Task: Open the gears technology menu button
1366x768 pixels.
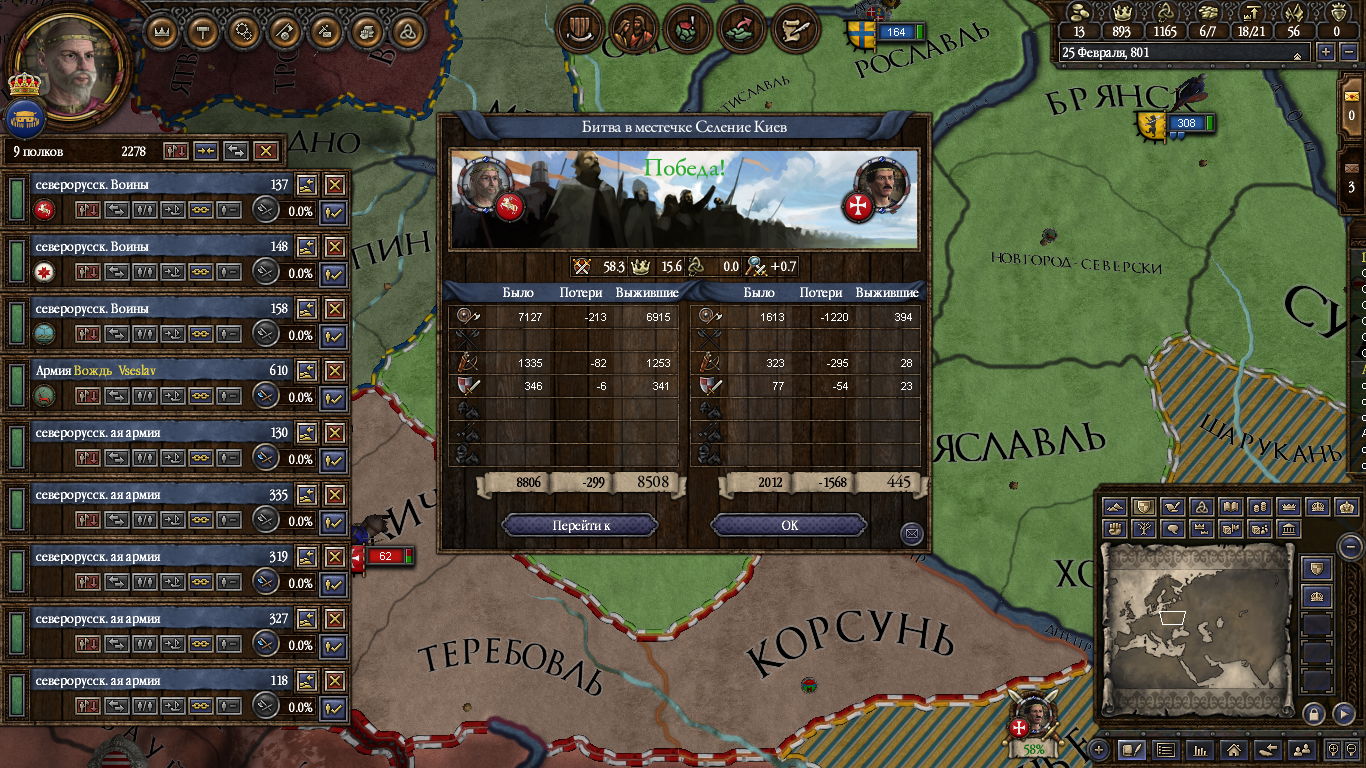Action: (x=243, y=31)
